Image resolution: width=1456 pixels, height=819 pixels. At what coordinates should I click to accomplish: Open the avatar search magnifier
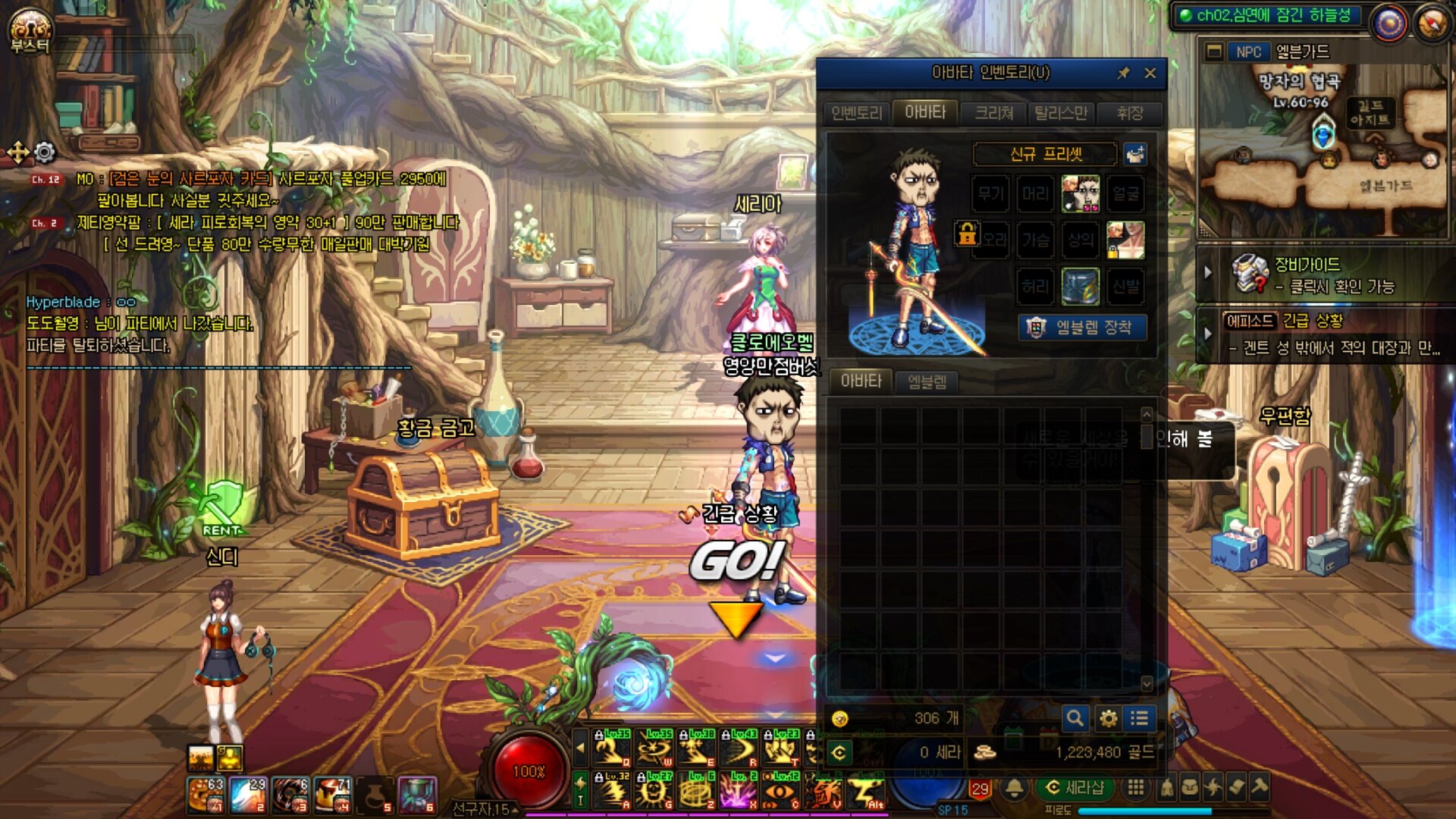pos(1075,718)
